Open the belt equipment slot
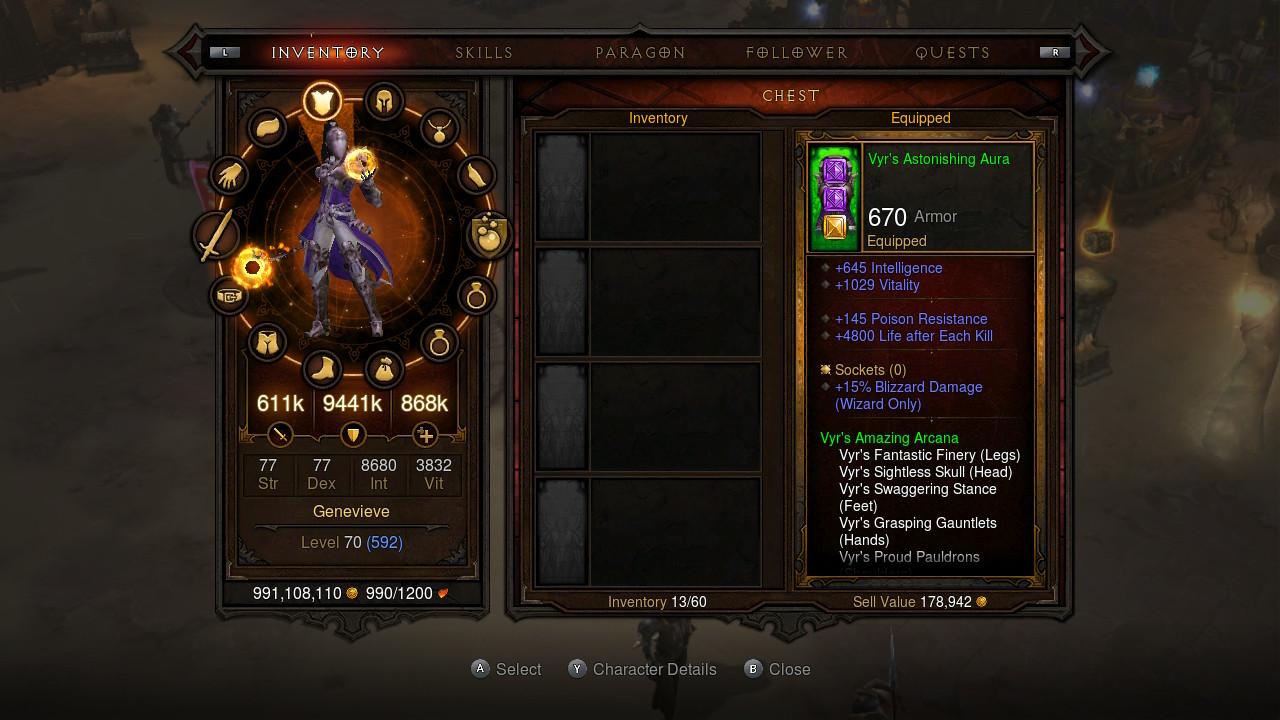Viewport: 1280px width, 720px height. (x=229, y=296)
